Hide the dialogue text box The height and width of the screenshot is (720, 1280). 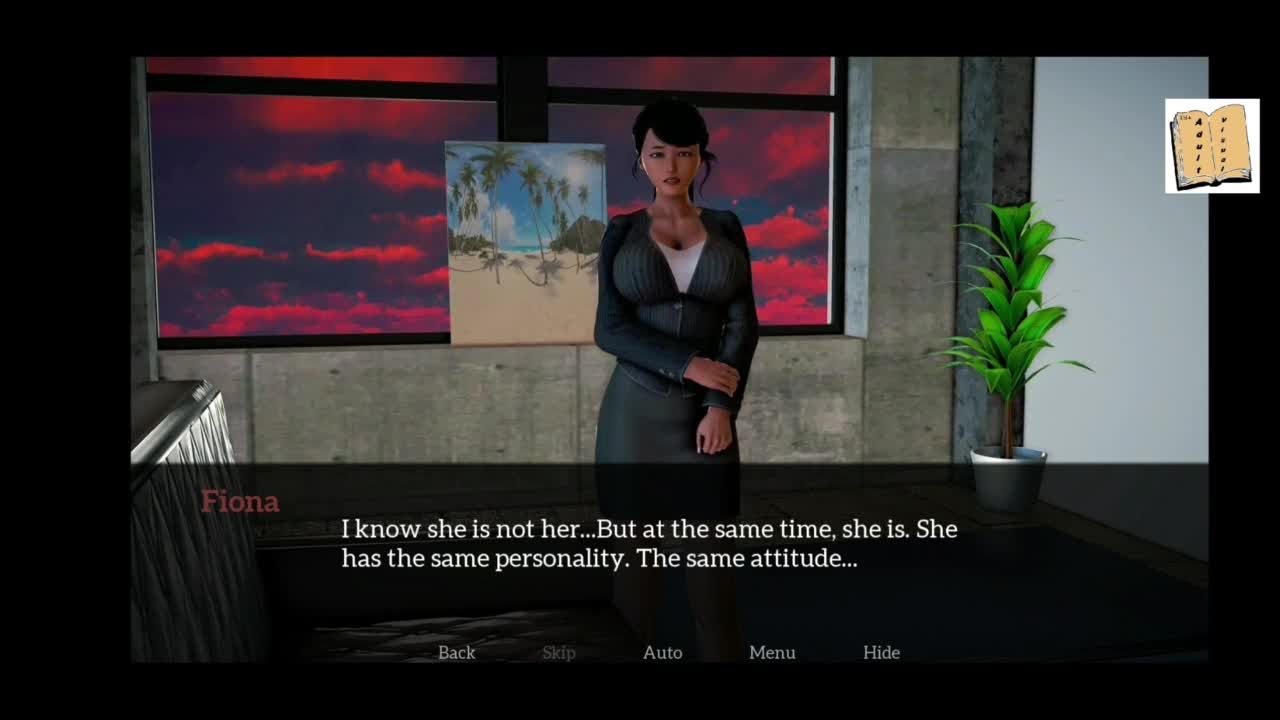click(x=881, y=652)
